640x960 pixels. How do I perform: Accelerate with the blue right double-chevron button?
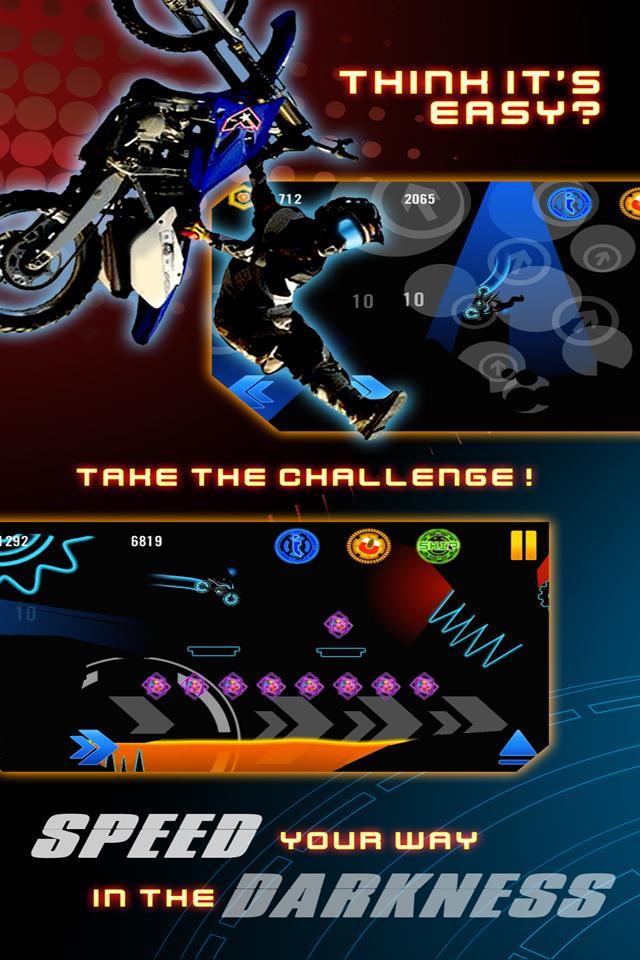point(93,745)
